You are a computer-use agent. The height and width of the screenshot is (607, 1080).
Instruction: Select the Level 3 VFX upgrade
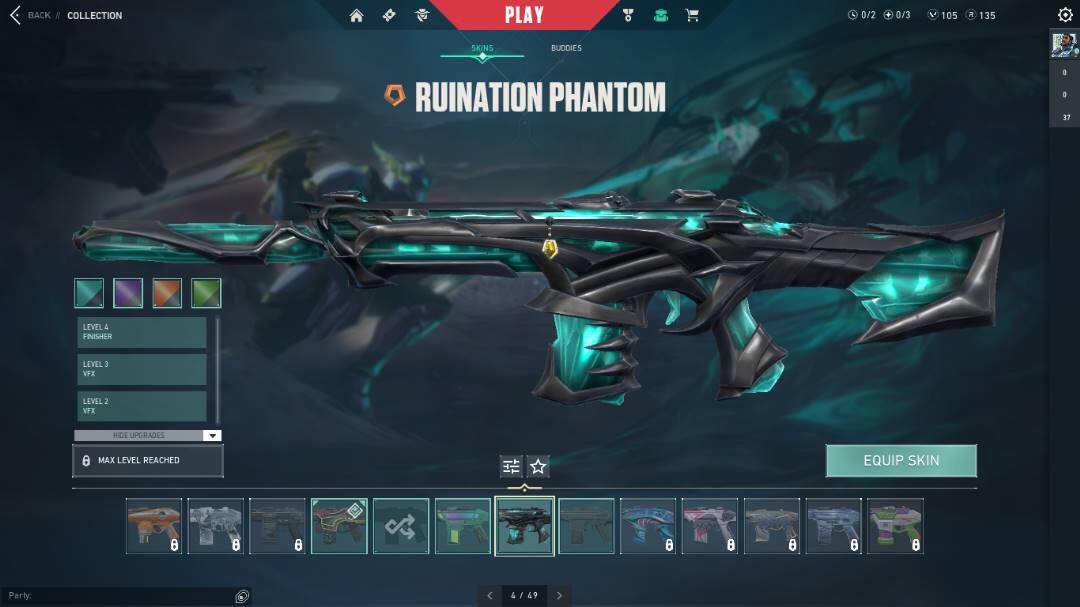142,369
